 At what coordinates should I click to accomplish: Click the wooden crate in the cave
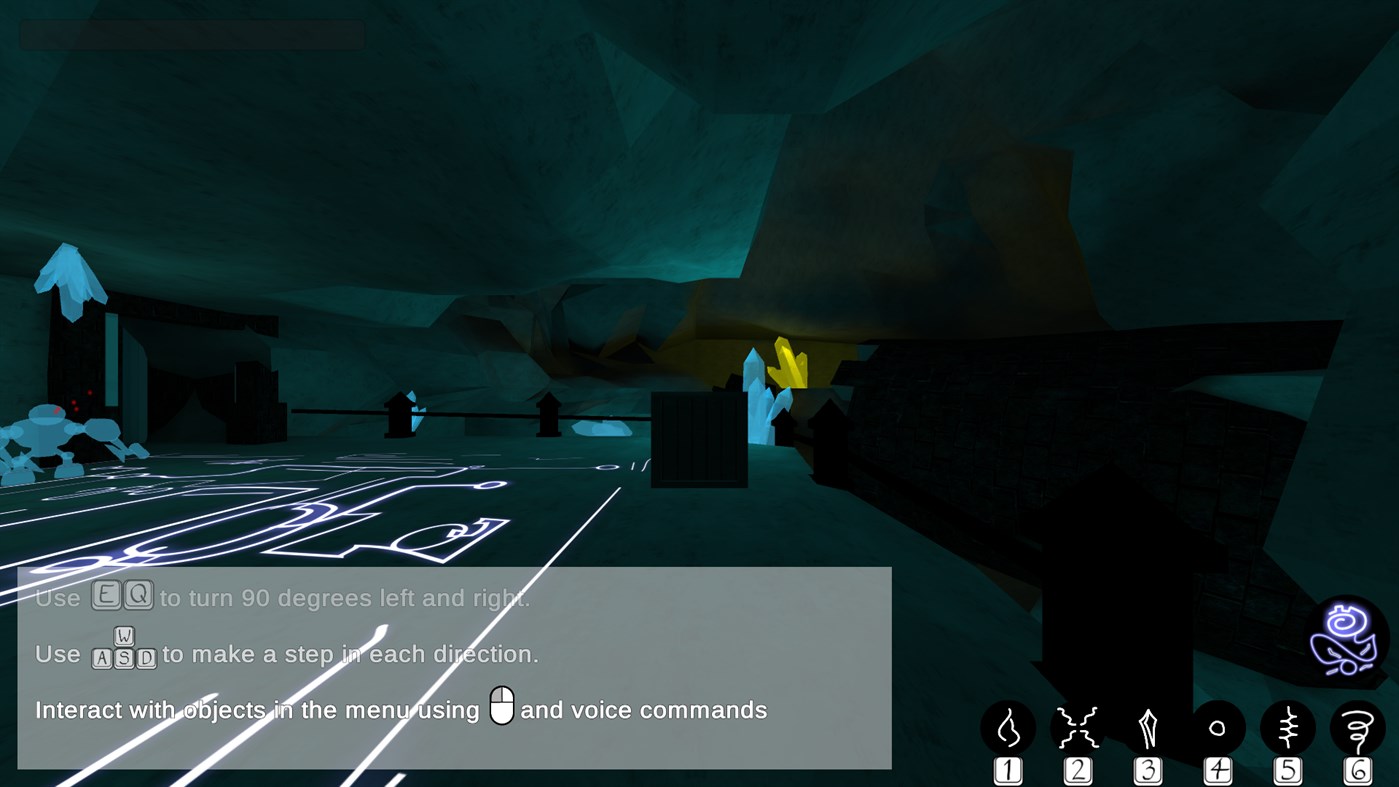699,440
